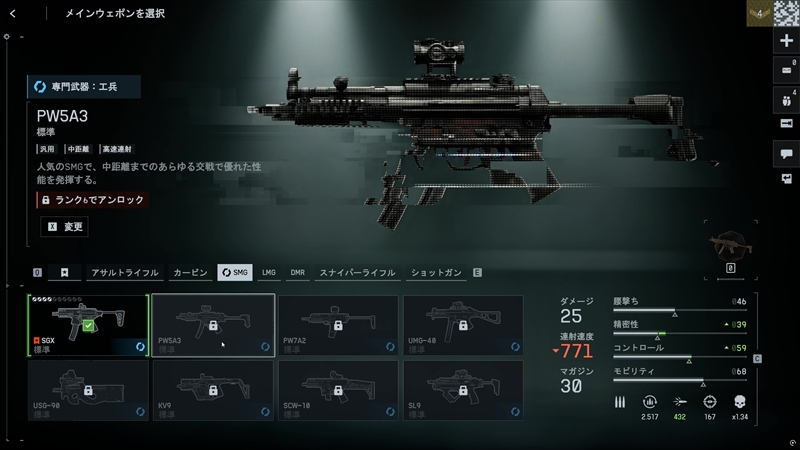This screenshot has height=450, width=800.
Task: Pick the locked SL9 weapon tile
Action: (463, 391)
